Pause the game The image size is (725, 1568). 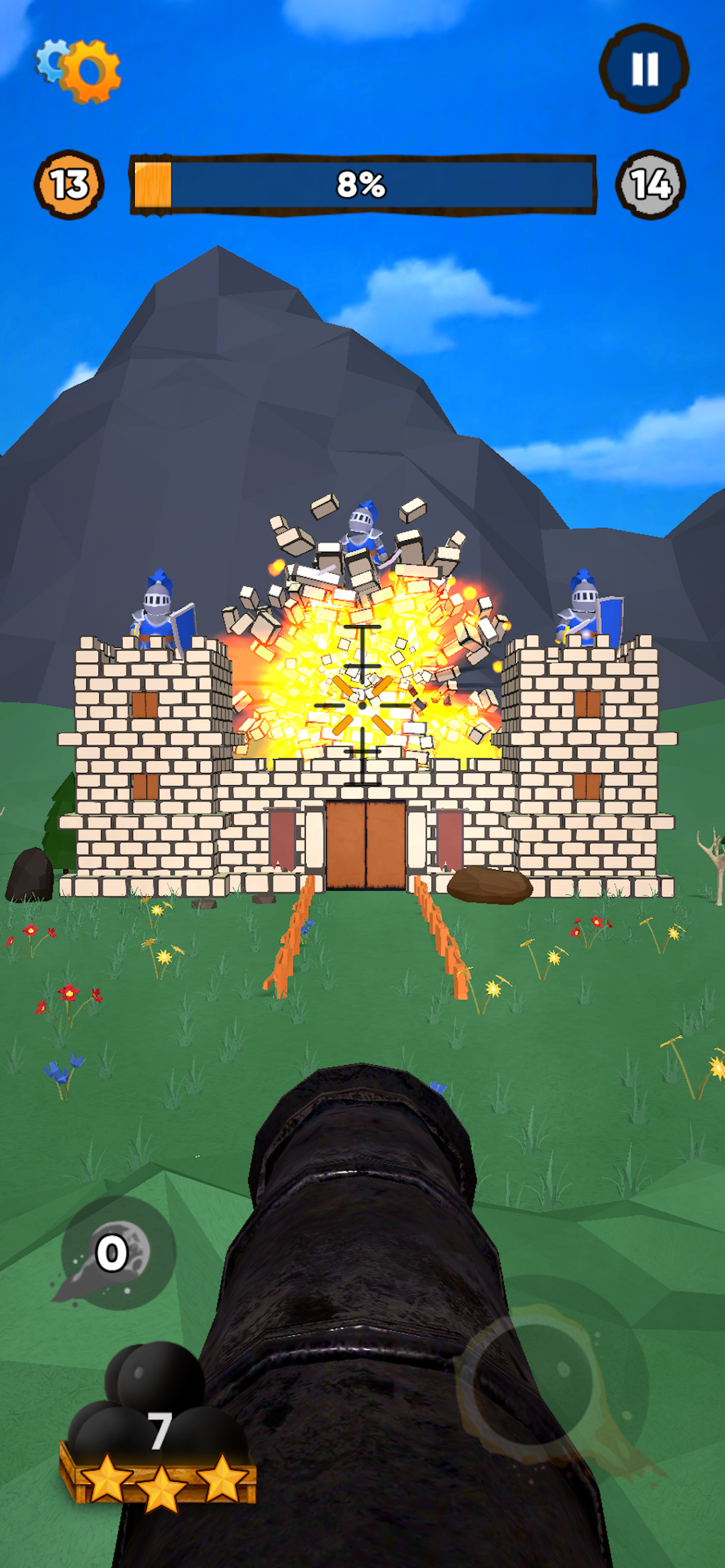point(644,68)
